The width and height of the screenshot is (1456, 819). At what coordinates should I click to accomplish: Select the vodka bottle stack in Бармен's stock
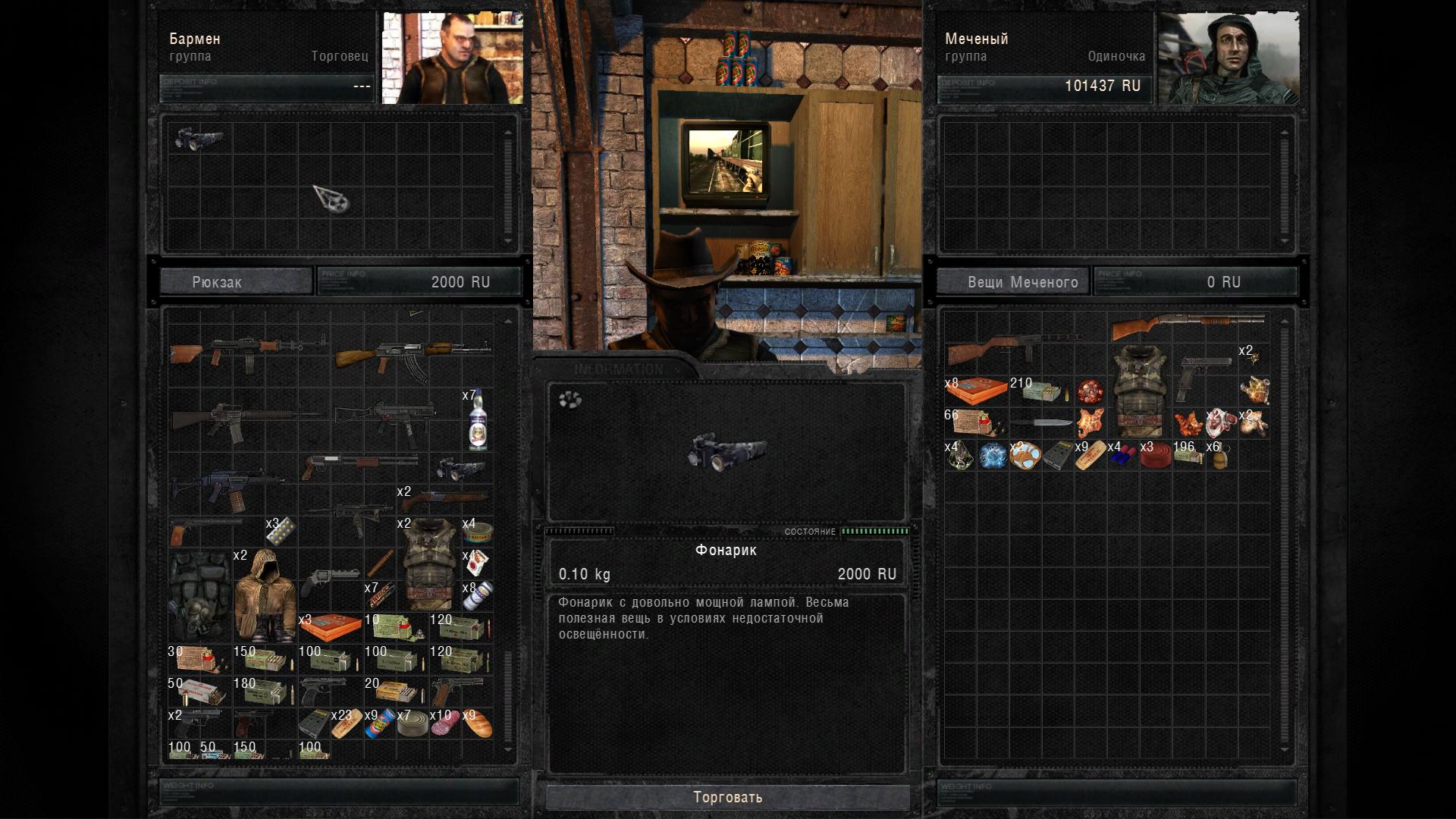tap(477, 421)
